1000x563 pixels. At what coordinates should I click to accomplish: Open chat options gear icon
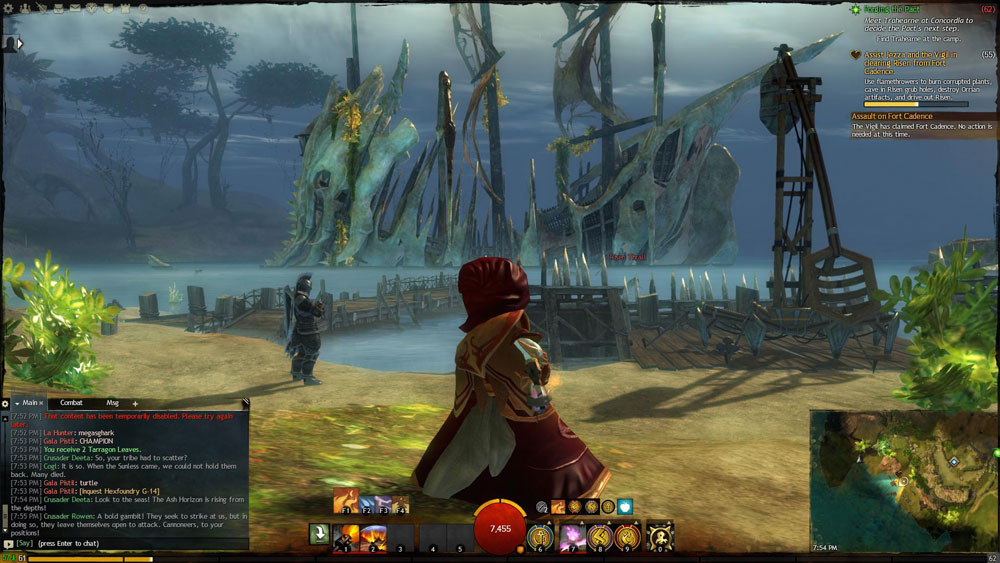point(5,404)
